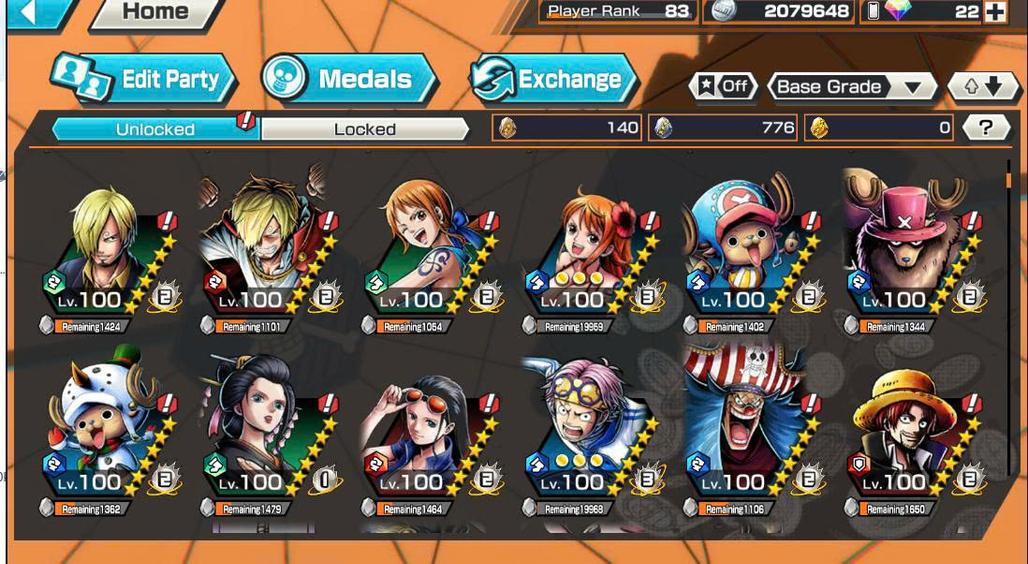Open the Medals screen
The image size is (1028, 564).
(348, 79)
